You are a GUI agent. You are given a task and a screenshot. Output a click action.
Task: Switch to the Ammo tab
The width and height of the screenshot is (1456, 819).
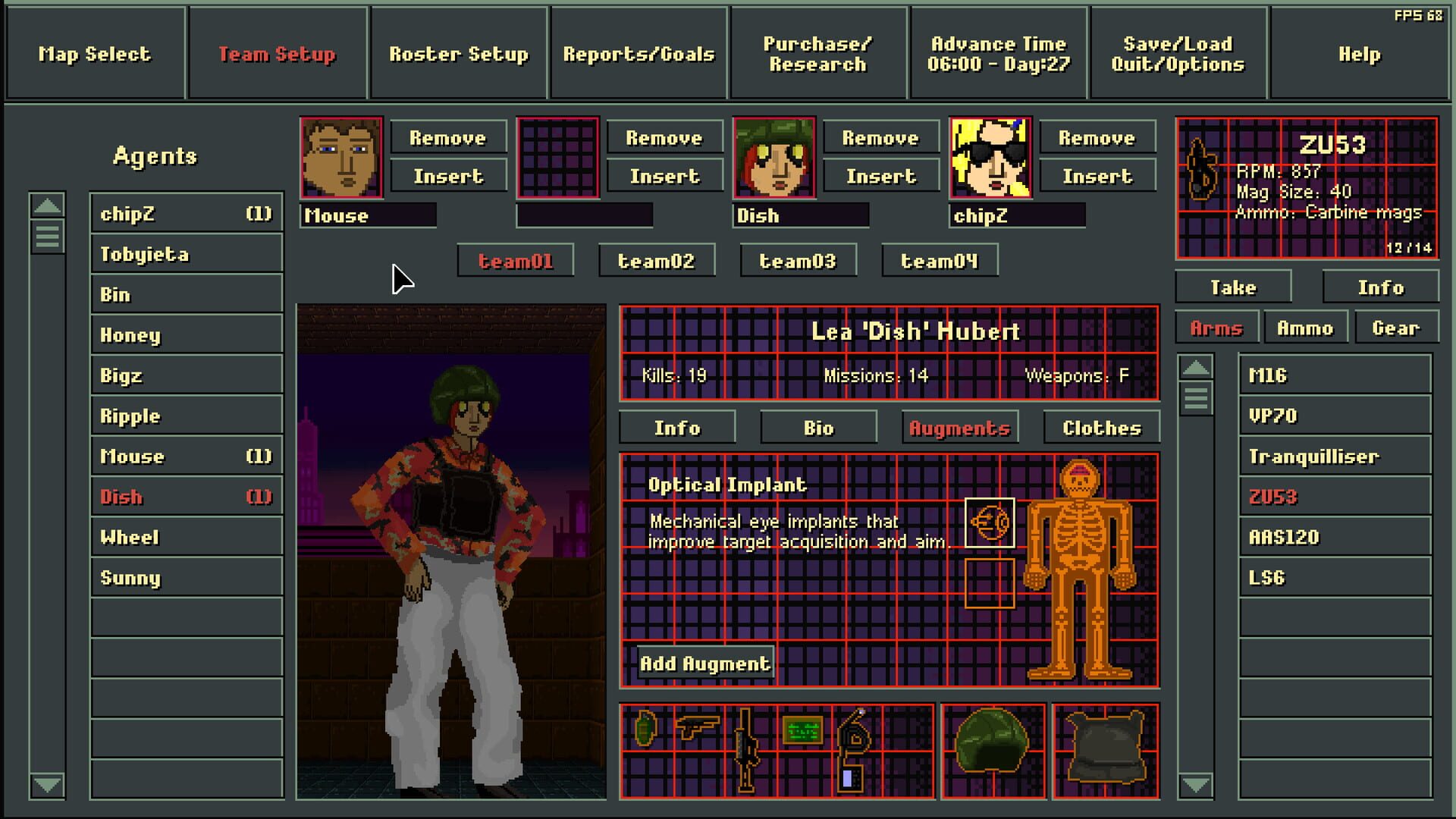point(1306,328)
